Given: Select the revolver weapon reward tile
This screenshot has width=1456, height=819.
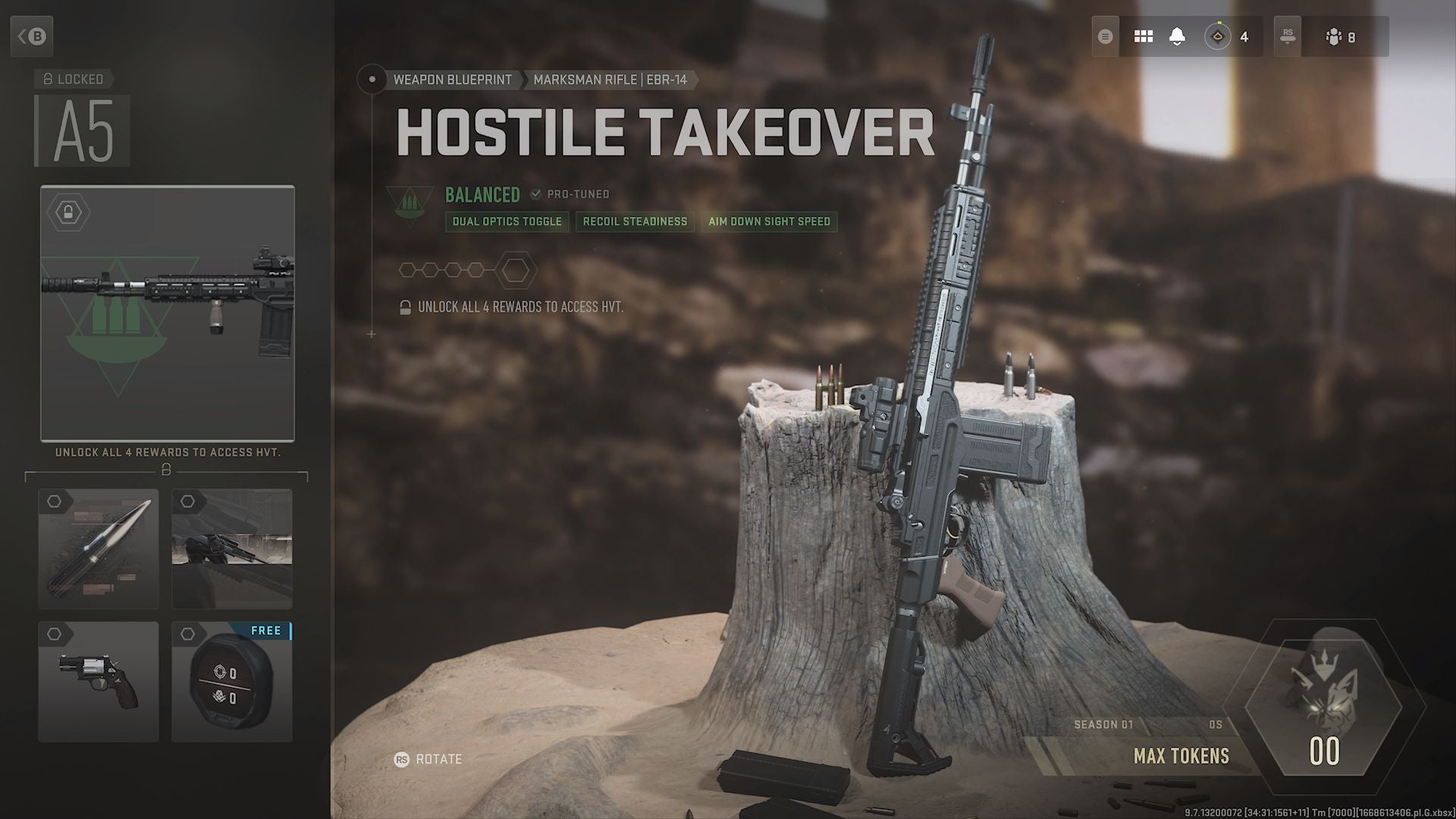Looking at the screenshot, I should tap(99, 681).
